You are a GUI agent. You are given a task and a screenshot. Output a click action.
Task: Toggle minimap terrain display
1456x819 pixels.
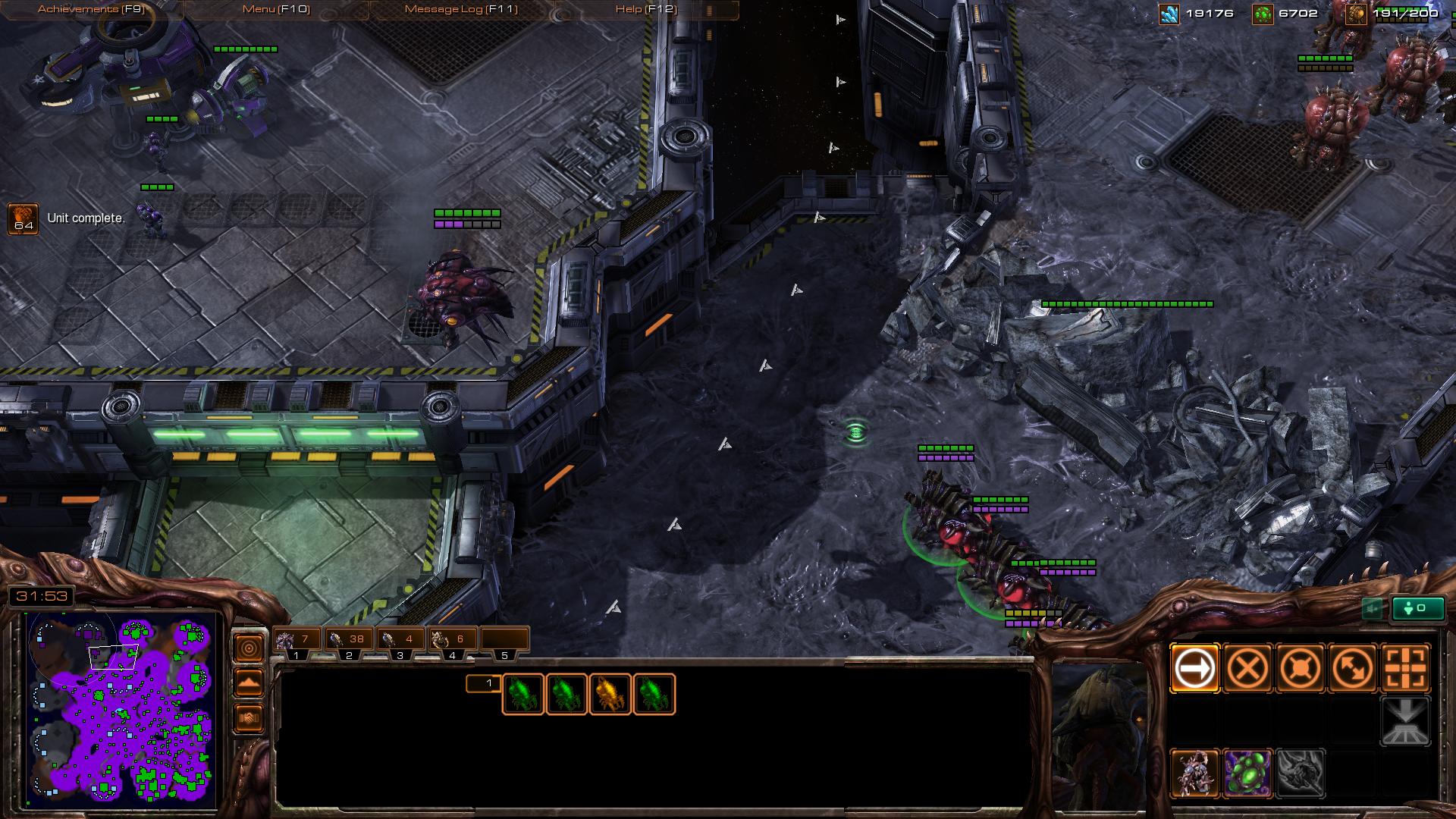(249, 682)
